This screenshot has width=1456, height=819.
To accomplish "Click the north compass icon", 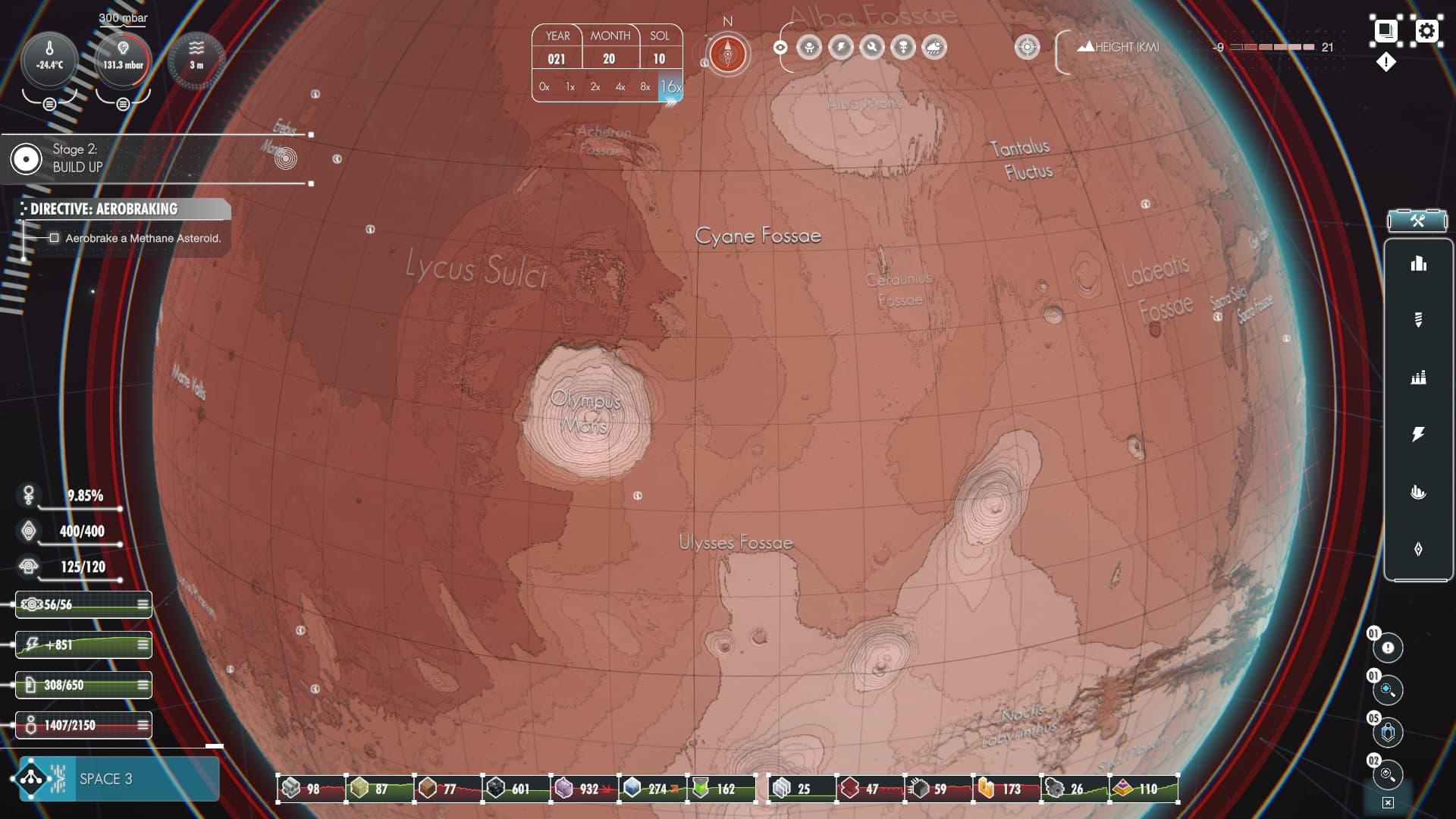I will click(x=728, y=55).
